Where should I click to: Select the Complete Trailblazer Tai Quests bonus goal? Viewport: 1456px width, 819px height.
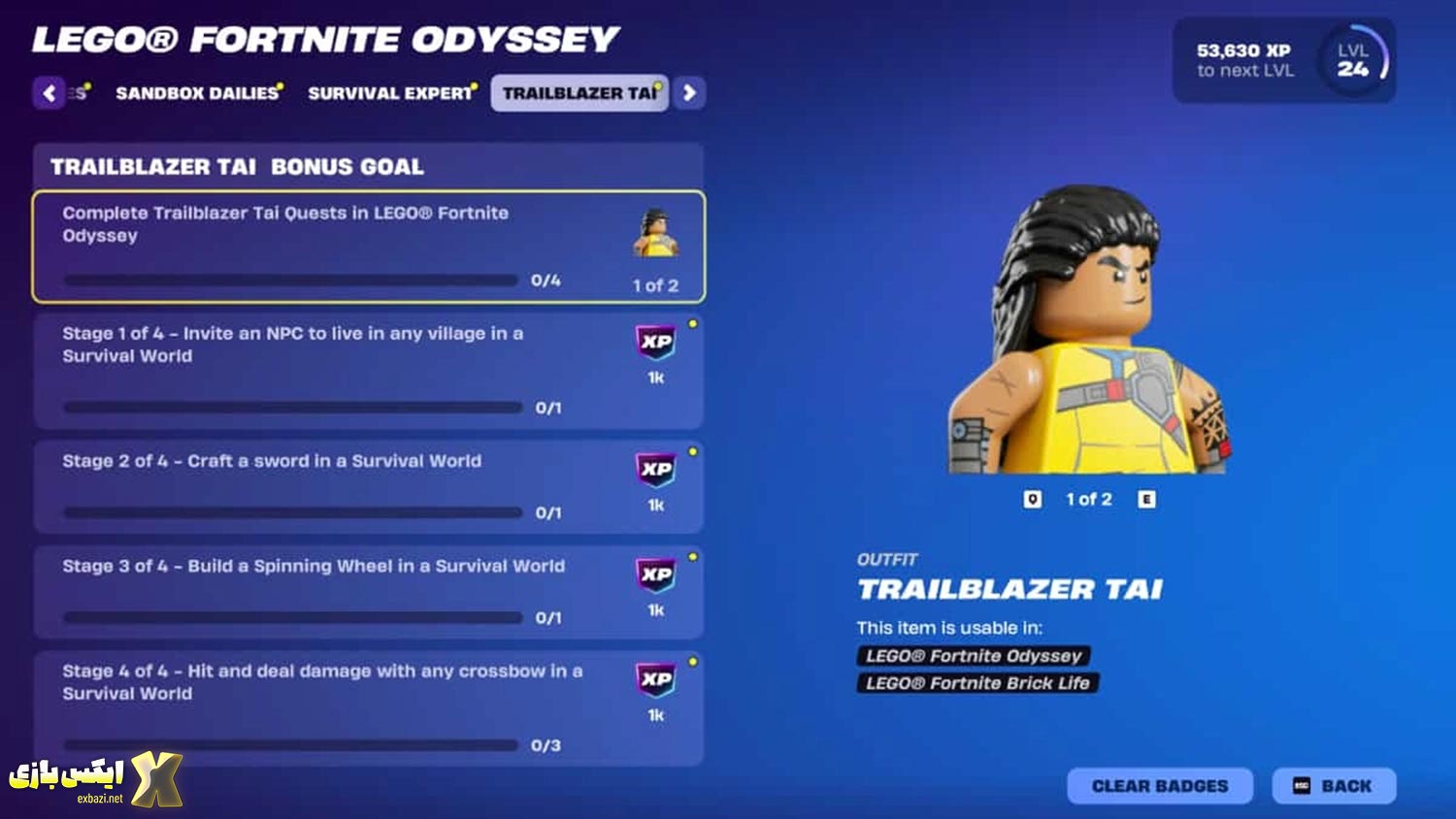pos(369,246)
